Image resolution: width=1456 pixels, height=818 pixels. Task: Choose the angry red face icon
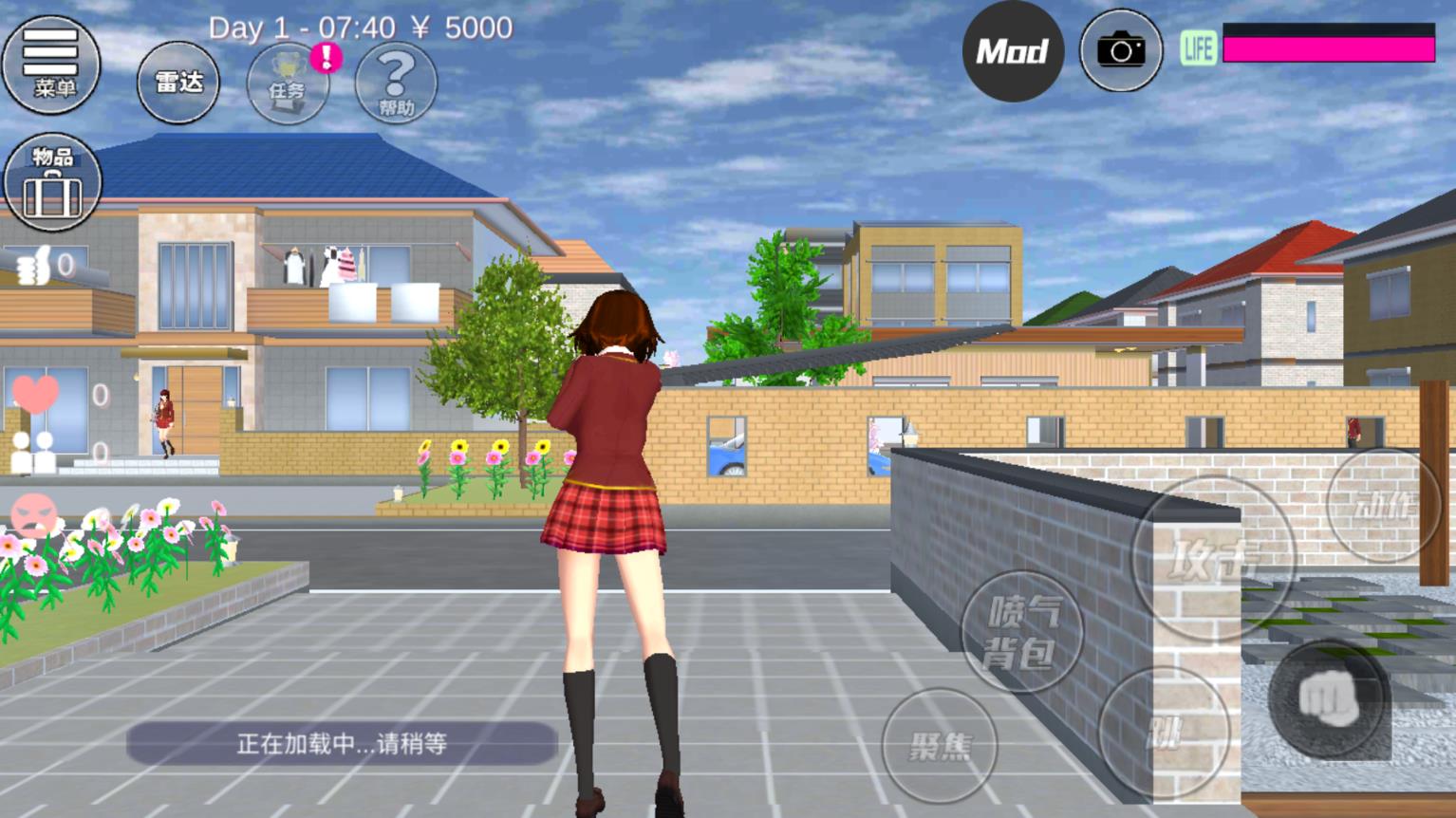point(34,515)
